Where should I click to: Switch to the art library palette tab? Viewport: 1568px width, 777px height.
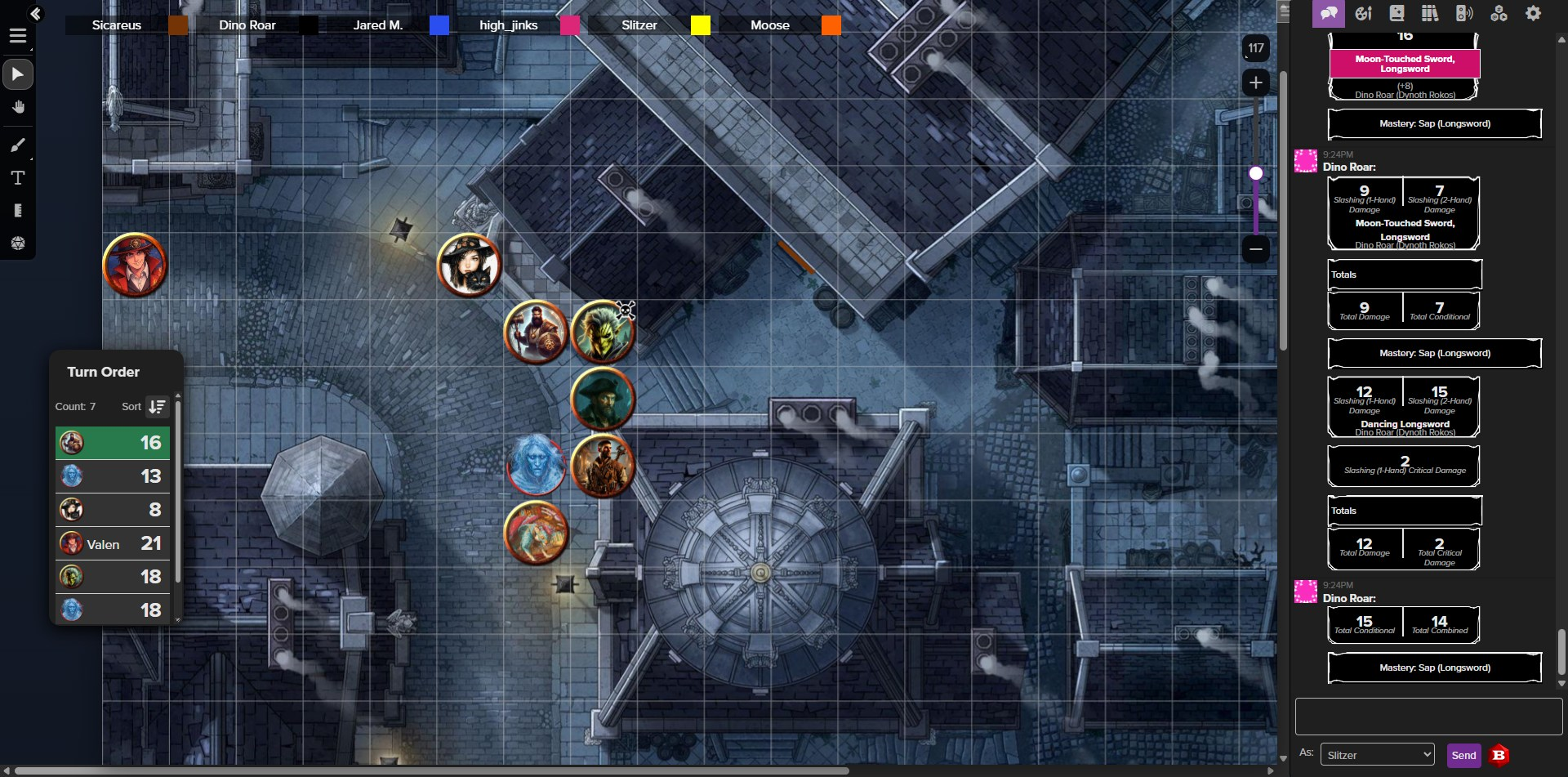1363,13
